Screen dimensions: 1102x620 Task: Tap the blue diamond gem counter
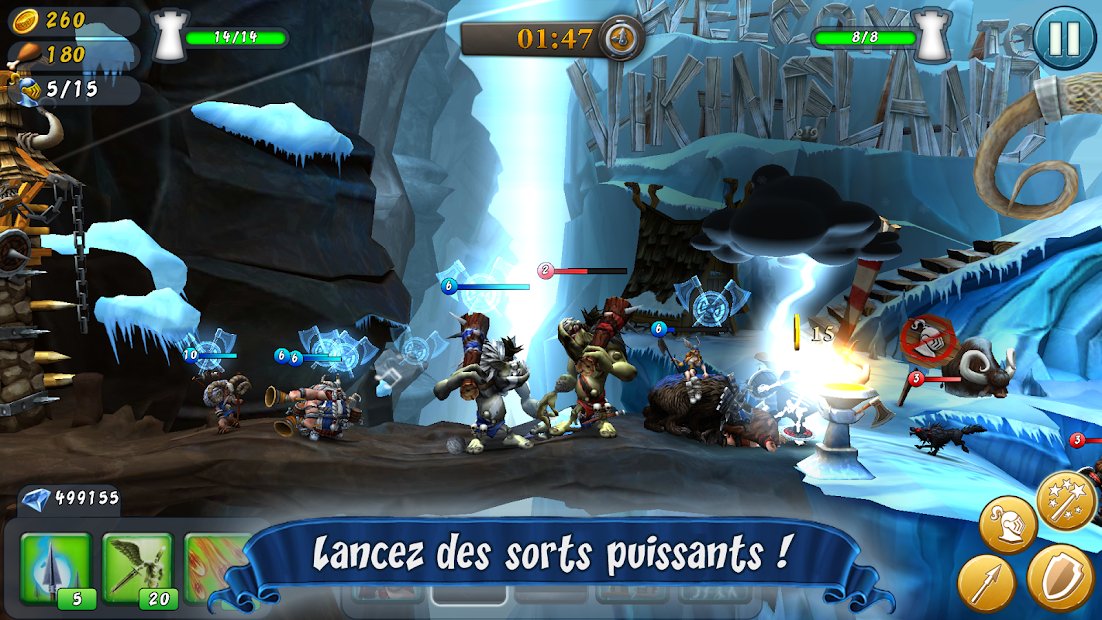pos(70,497)
